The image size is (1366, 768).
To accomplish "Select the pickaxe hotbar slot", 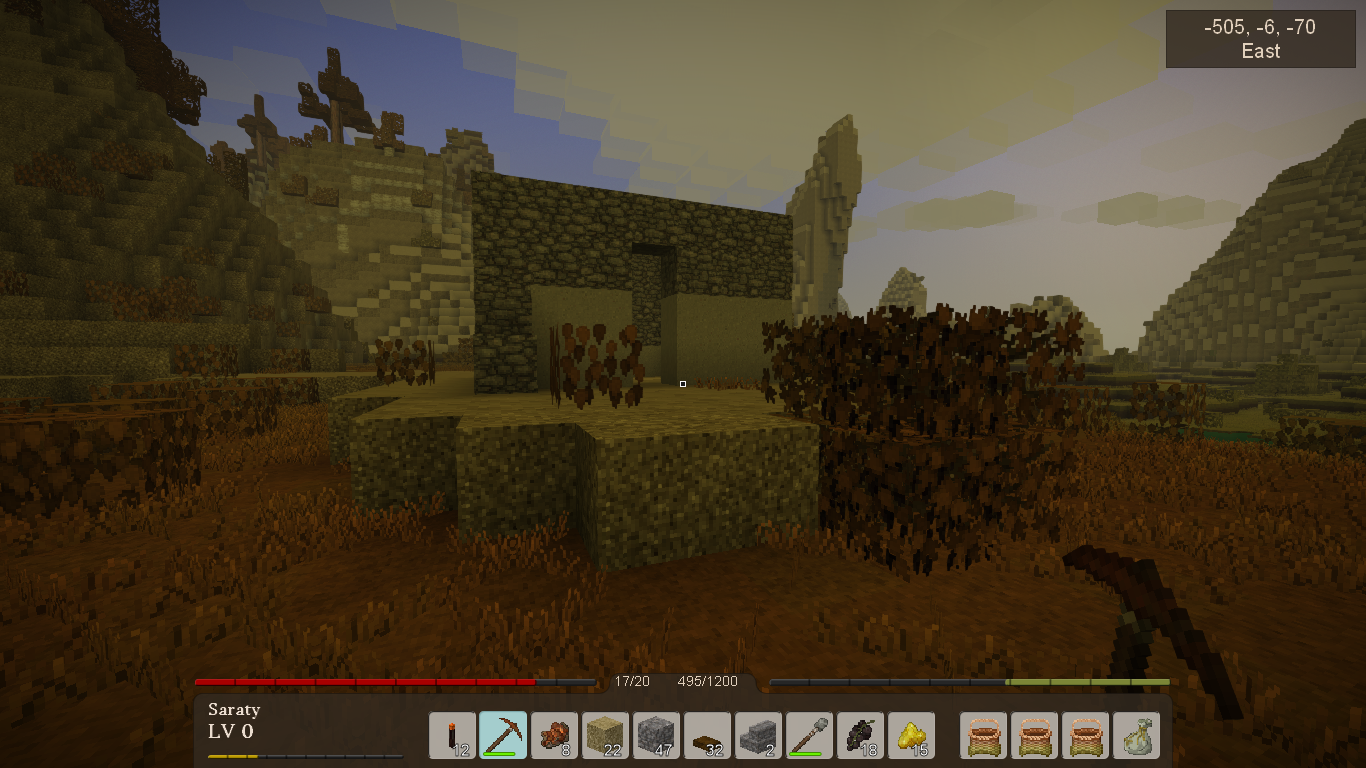I will [x=504, y=736].
